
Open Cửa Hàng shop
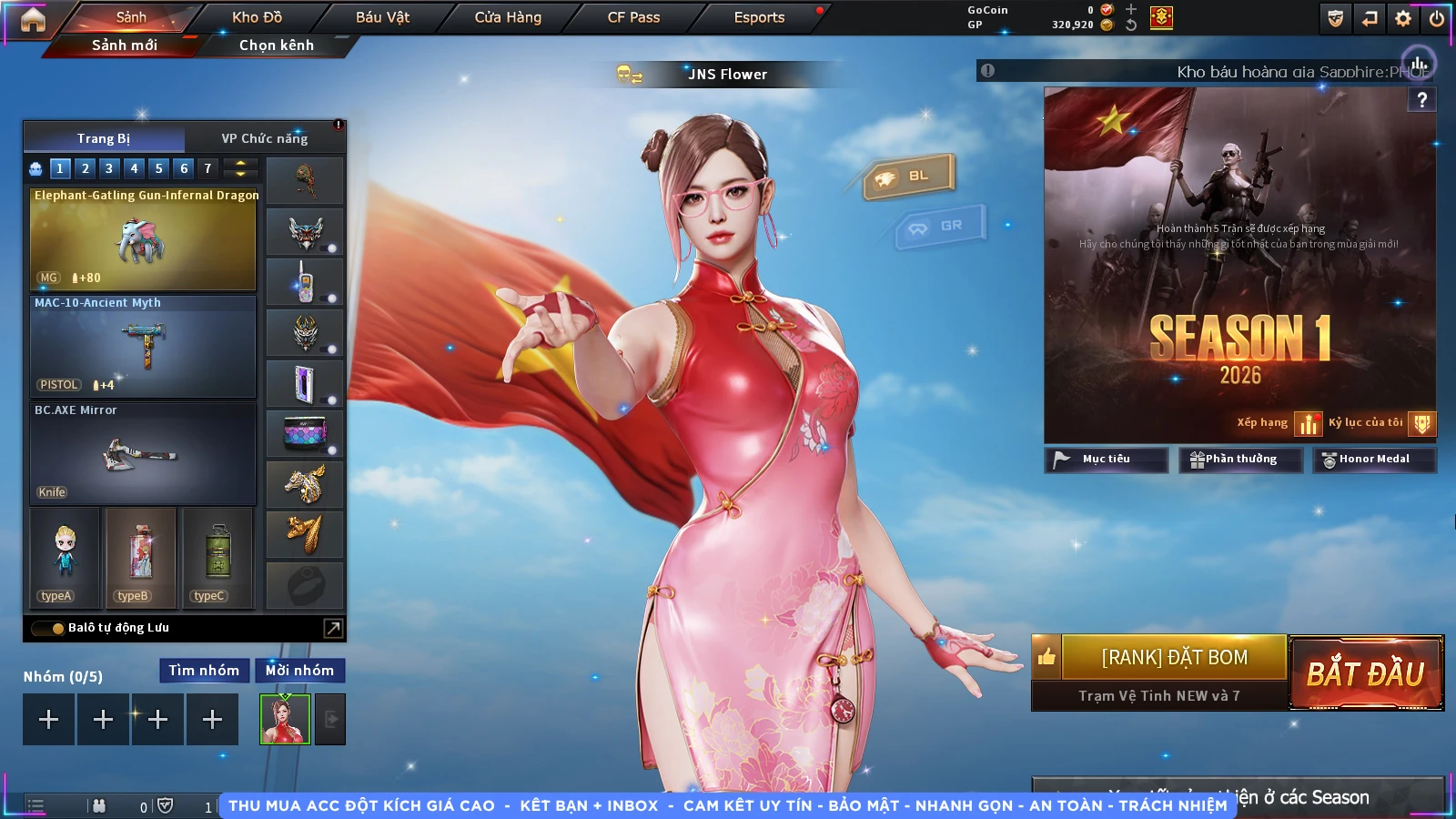tap(508, 17)
